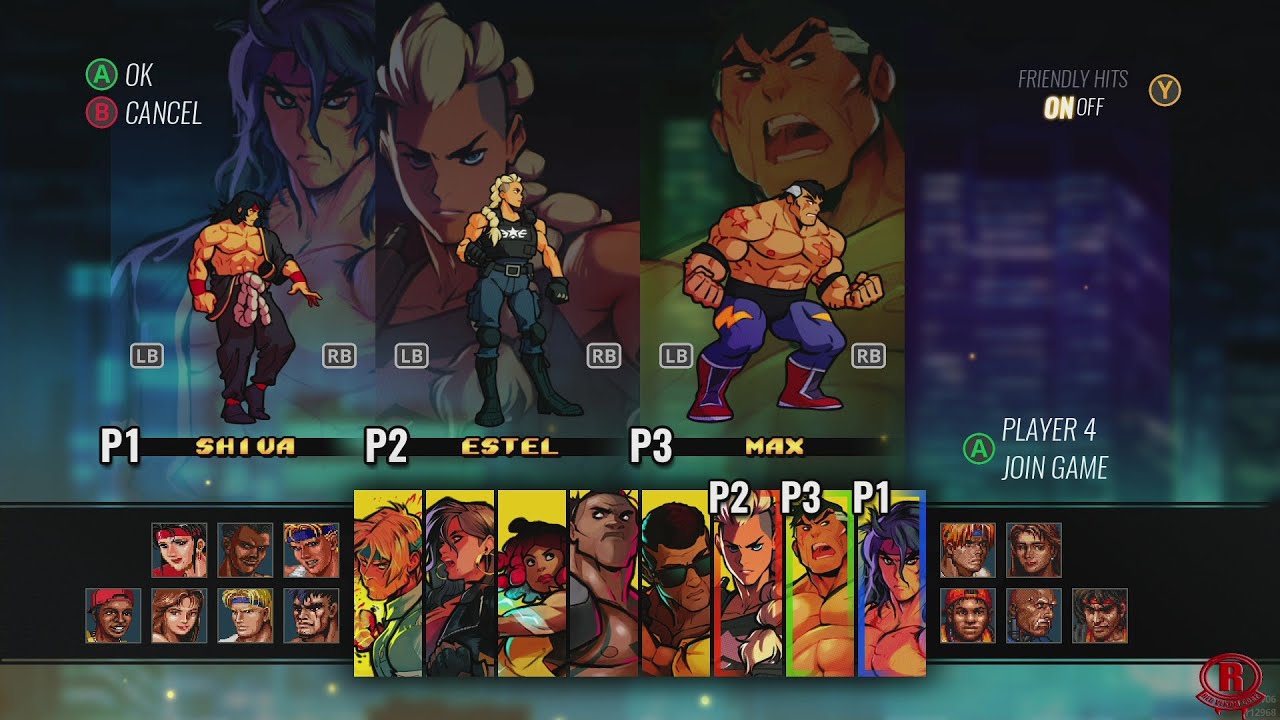Choose the bald cyborg Zan portrait
Viewport: 1280px width, 720px height.
(x=1033, y=615)
